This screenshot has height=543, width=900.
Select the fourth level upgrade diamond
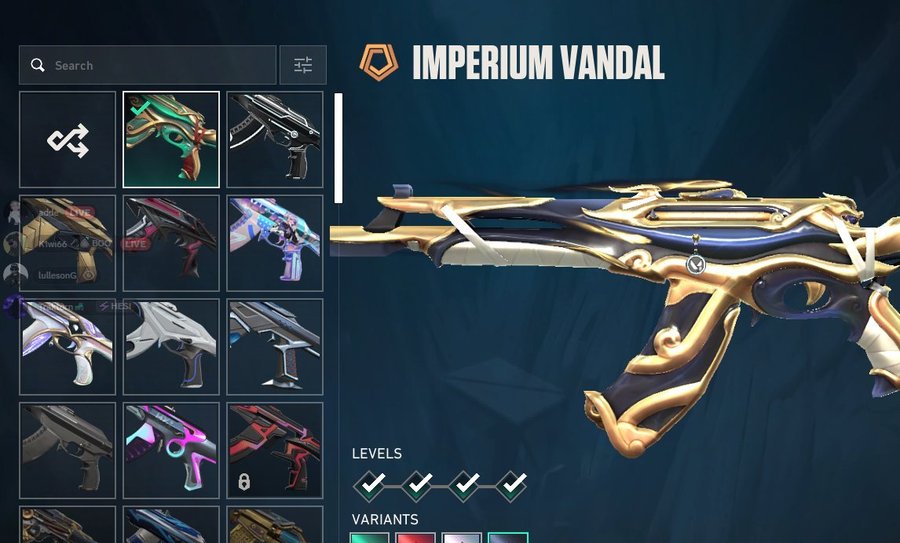(511, 486)
